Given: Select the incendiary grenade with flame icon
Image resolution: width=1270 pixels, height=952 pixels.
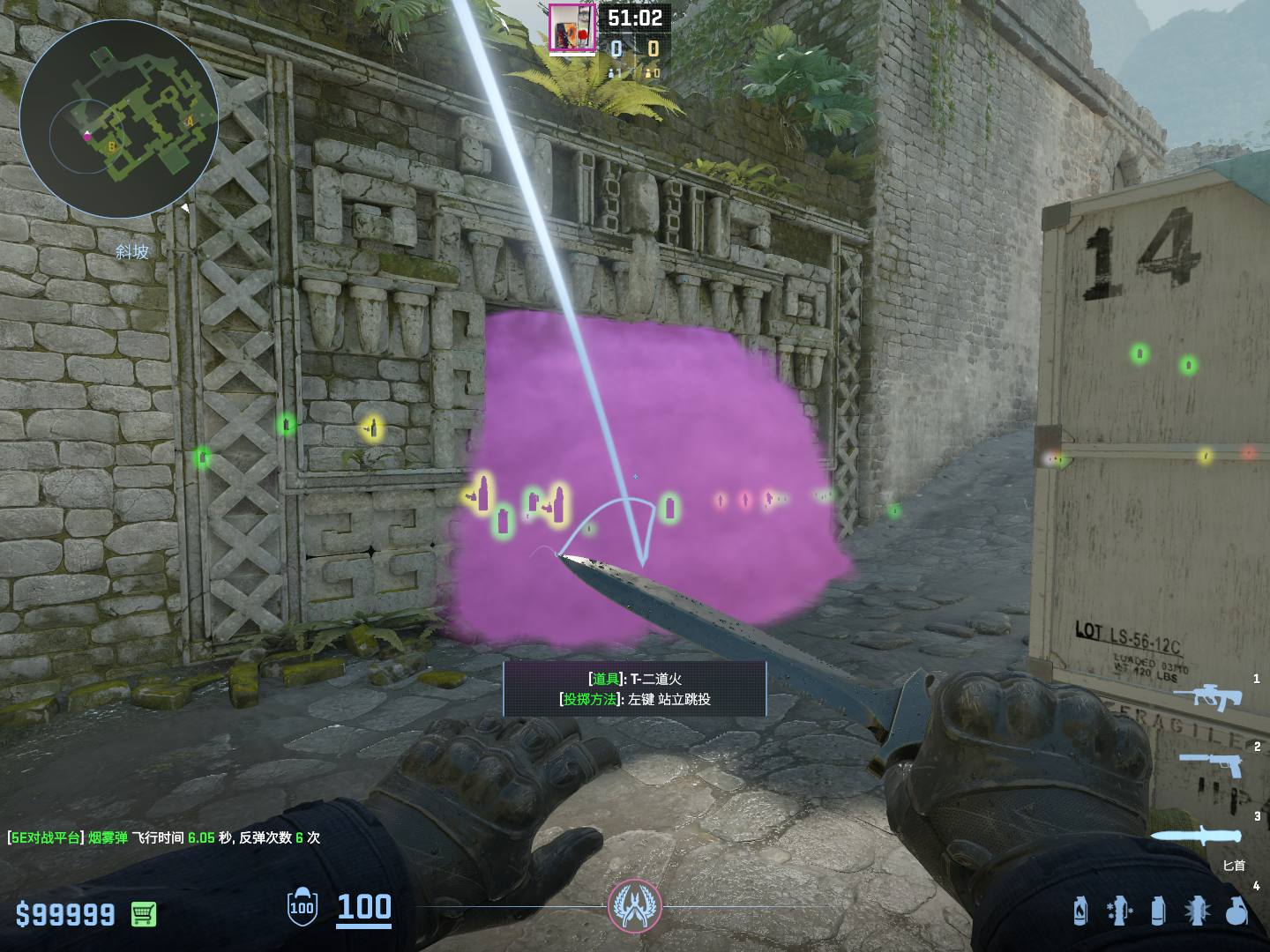Looking at the screenshot, I should (1080, 911).
